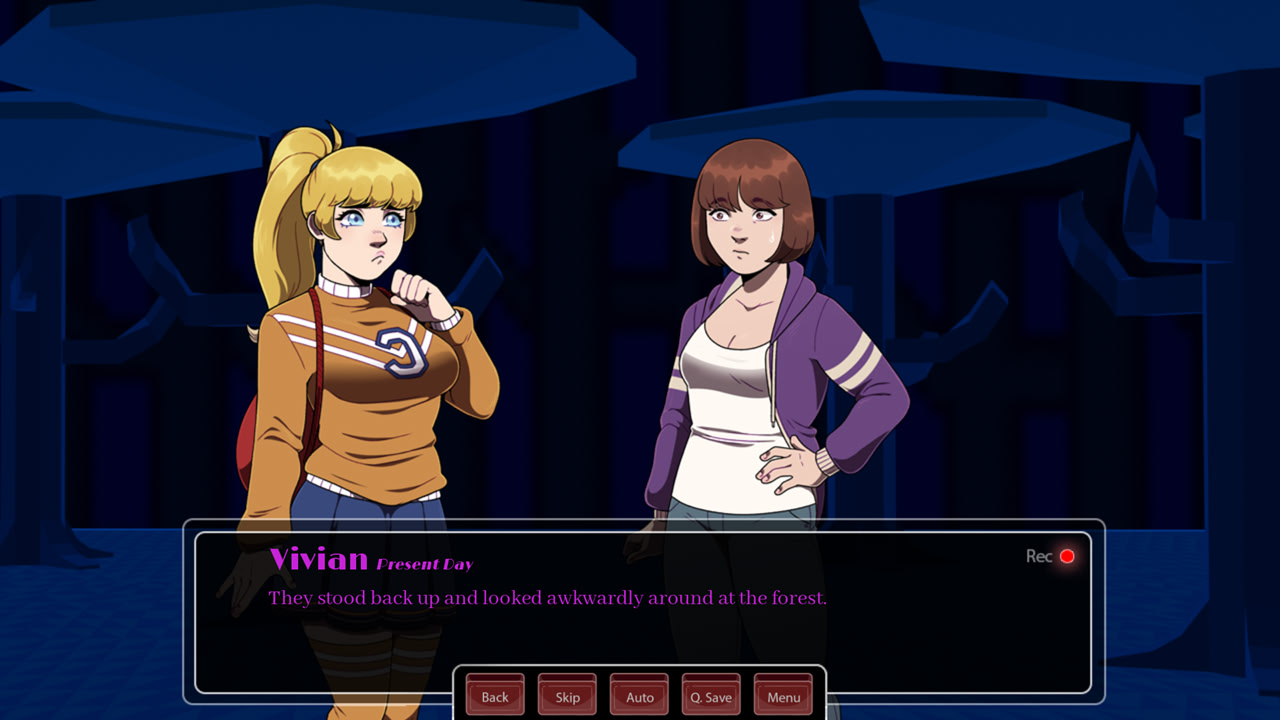Quick save with Q. Save button

pos(711,696)
